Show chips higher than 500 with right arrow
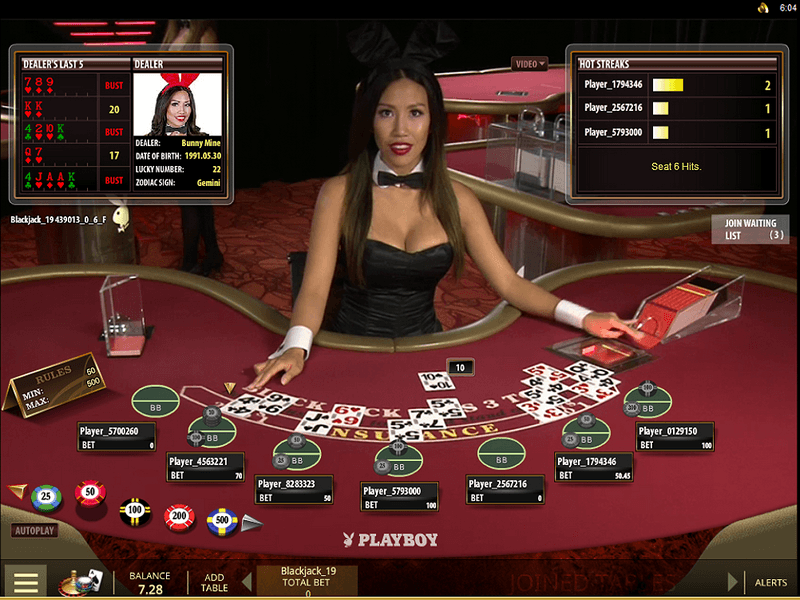Viewport: 800px width, 600px height. coord(251,522)
